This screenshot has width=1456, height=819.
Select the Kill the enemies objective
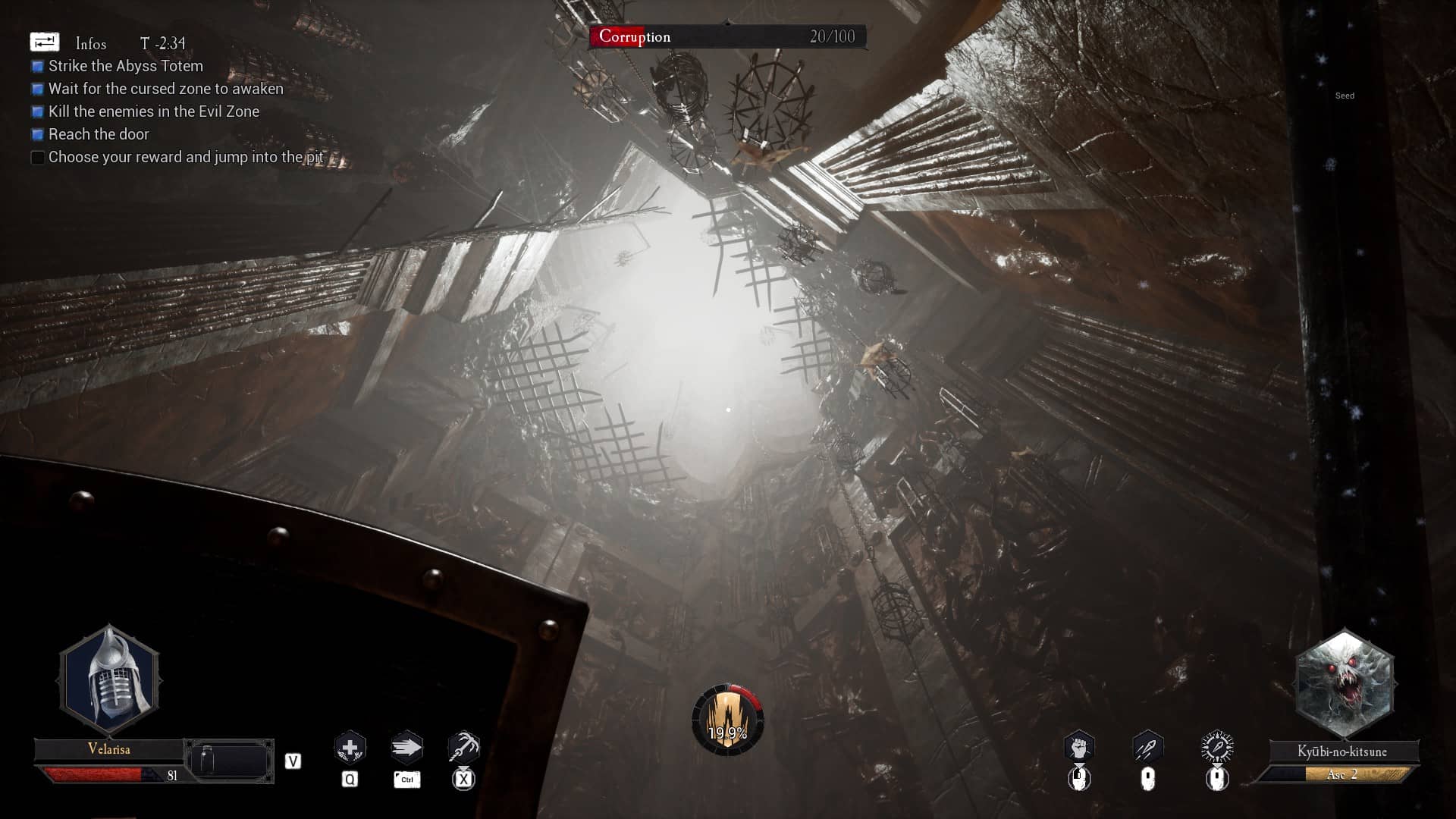pyautogui.click(x=153, y=111)
